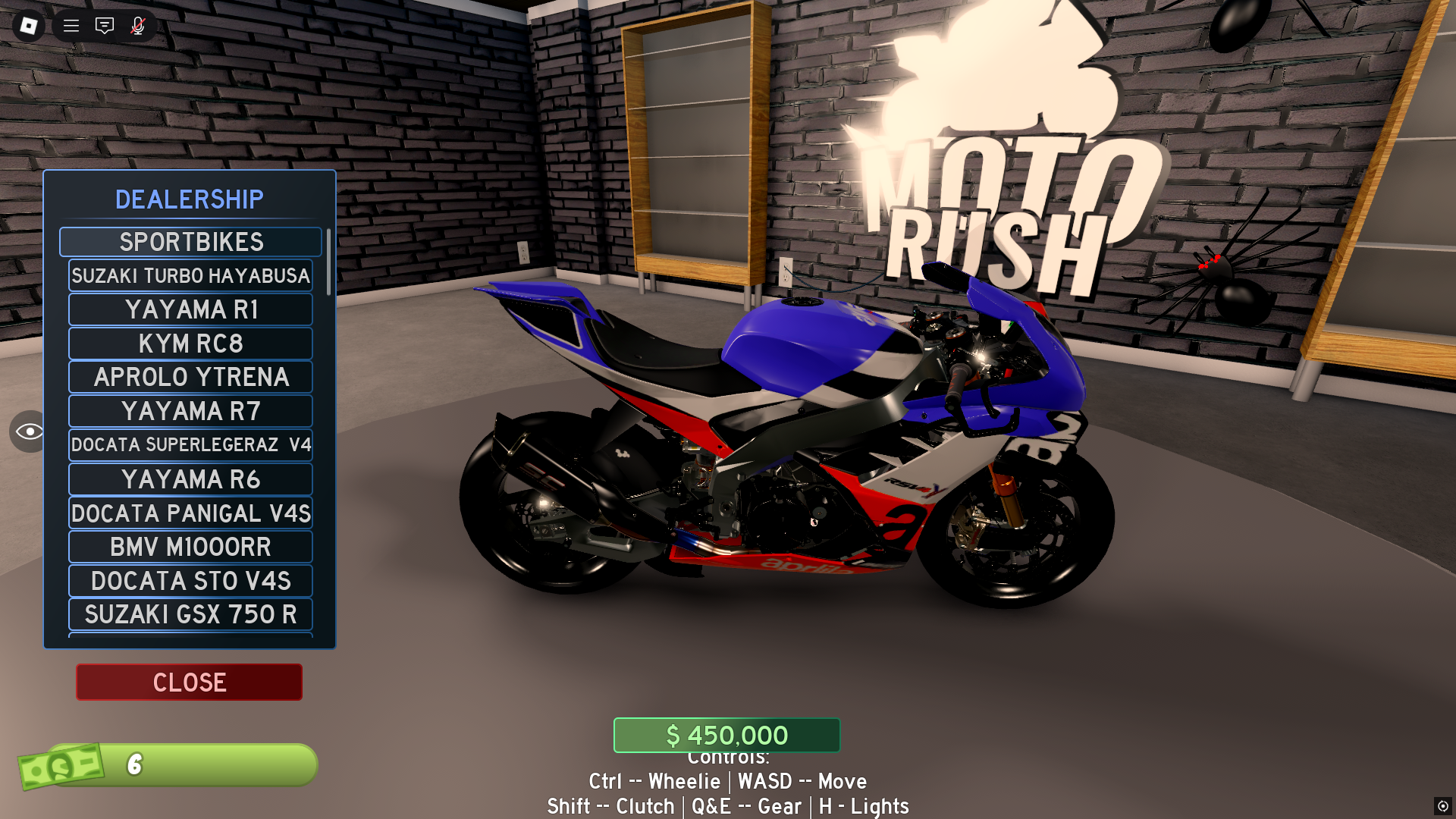Open the DEALERSHIP panel header
This screenshot has height=819, width=1456.
click(189, 199)
